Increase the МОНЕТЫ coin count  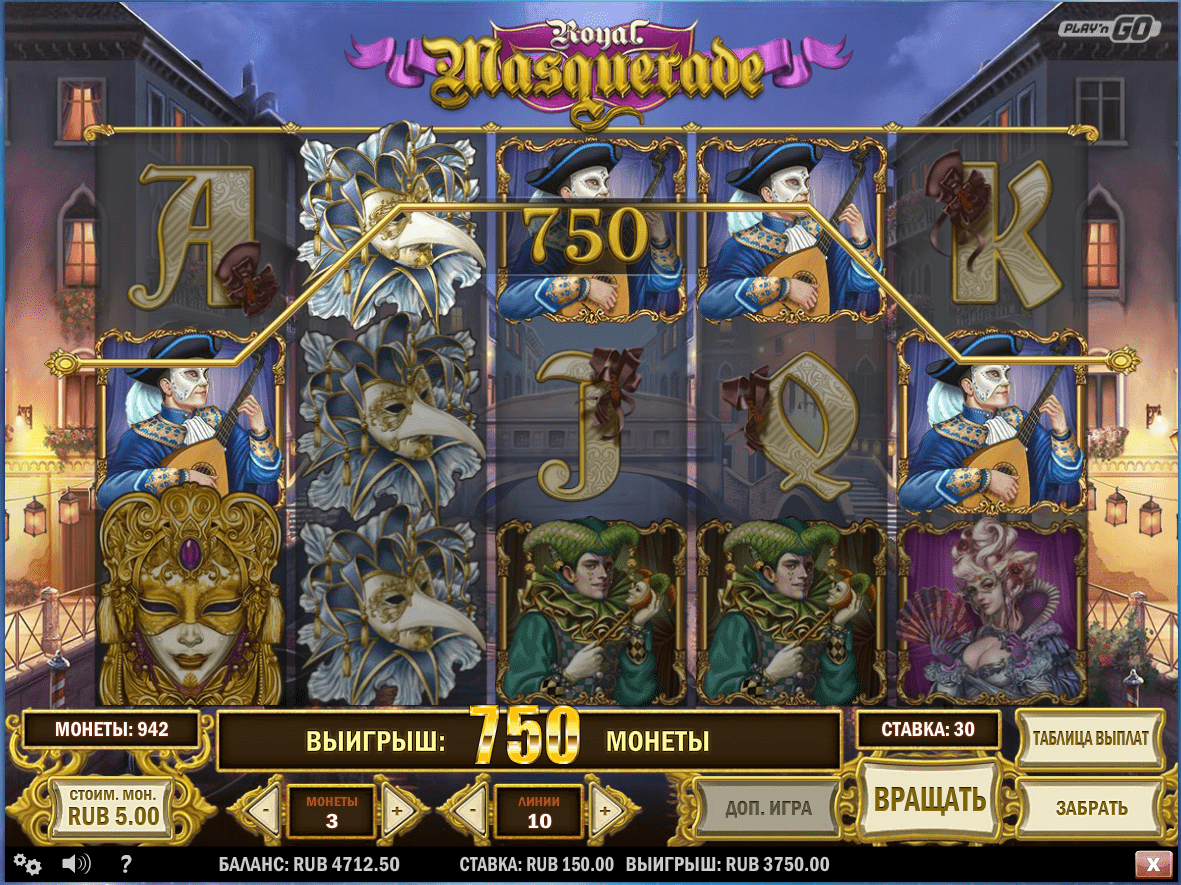coord(396,810)
